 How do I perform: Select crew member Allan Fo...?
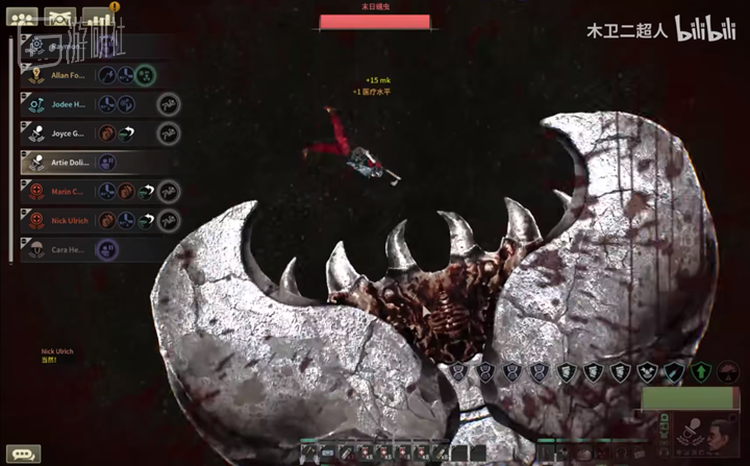click(68, 75)
